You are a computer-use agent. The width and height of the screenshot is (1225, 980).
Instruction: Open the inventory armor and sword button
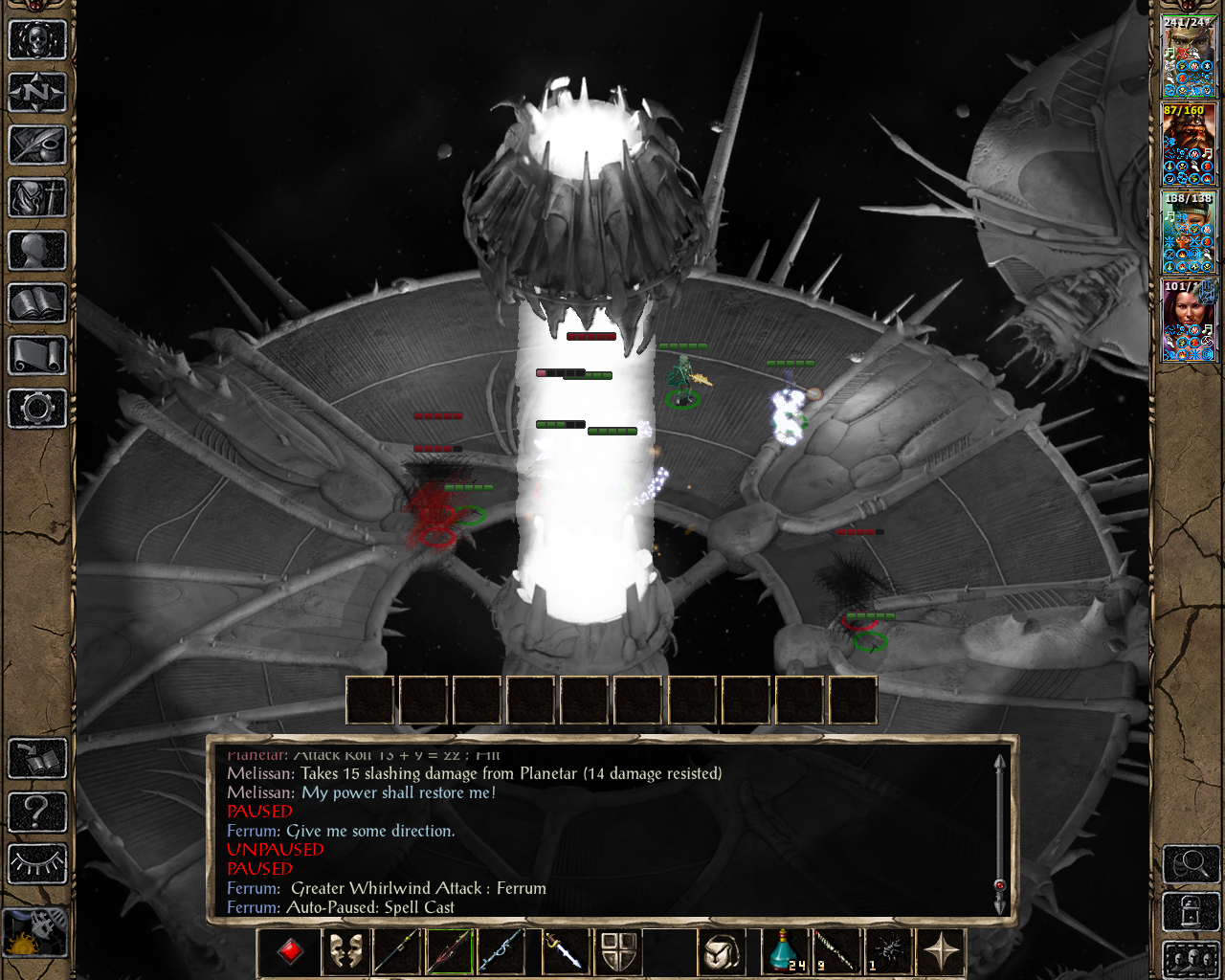click(37, 198)
